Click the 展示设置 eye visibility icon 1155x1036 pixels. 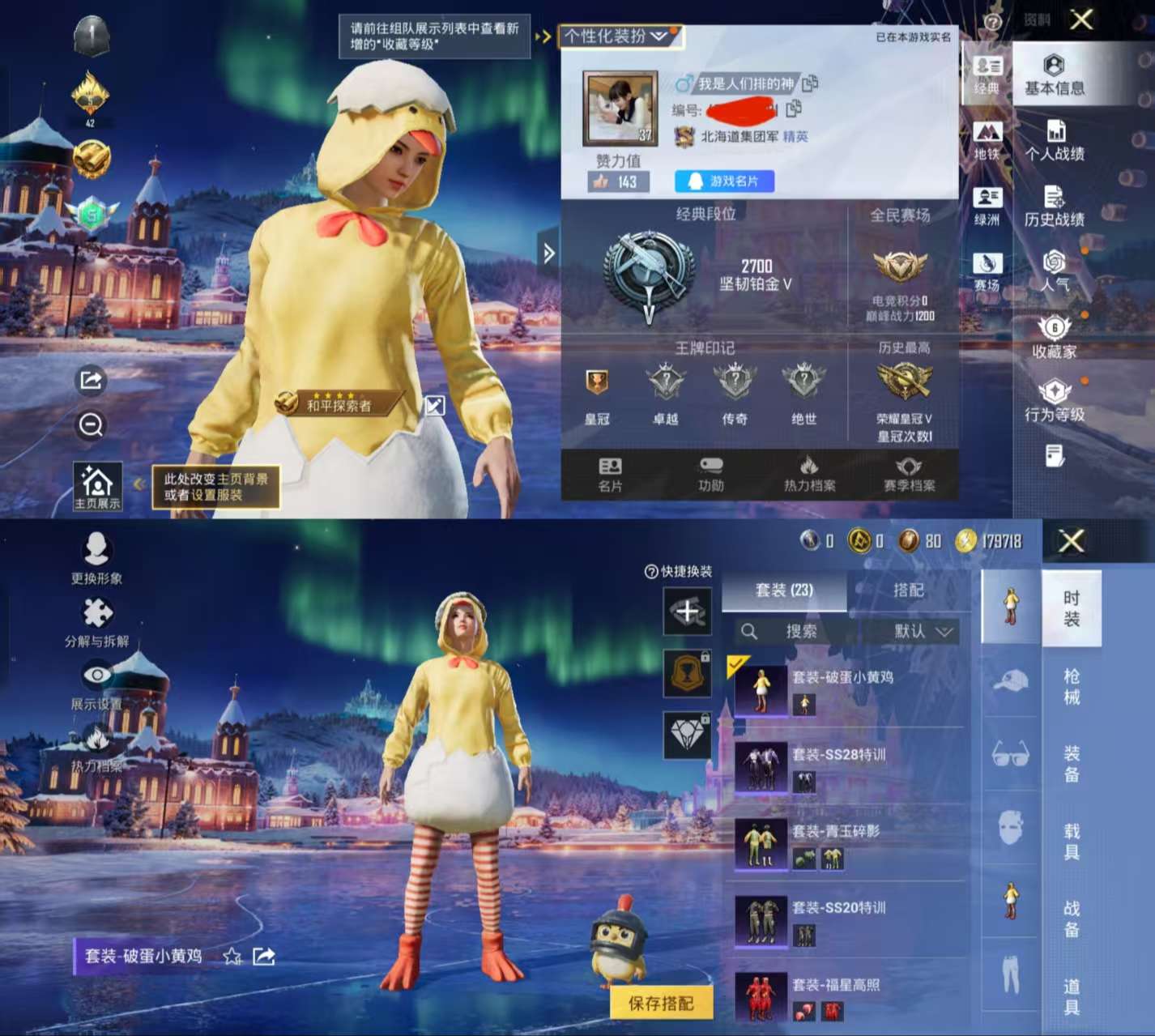click(98, 674)
